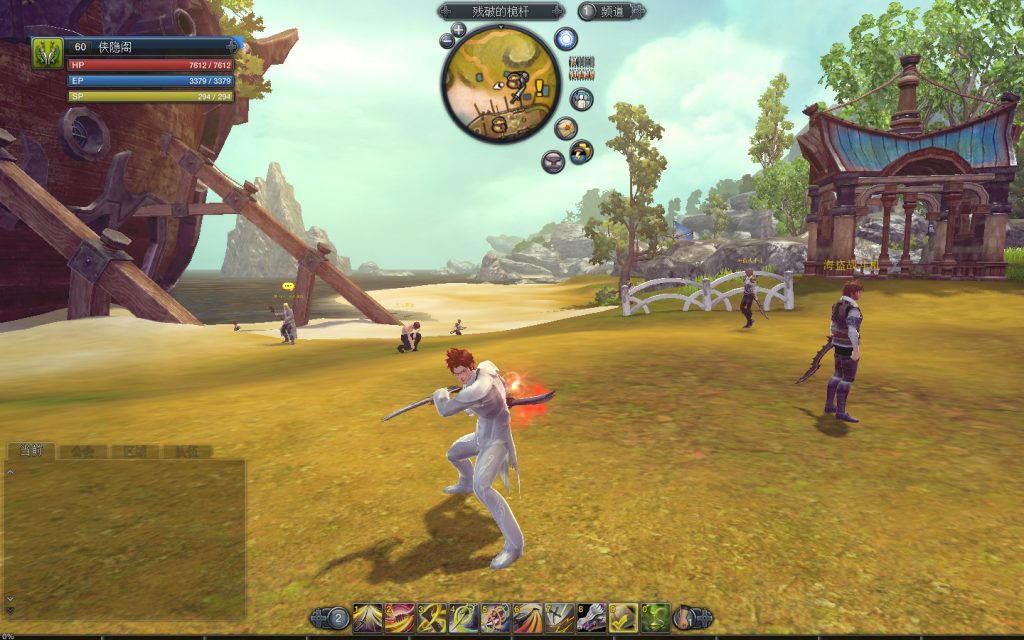1024x640 pixels.
Task: Trigger the spear thrust skill in slot 4
Action: (464, 617)
